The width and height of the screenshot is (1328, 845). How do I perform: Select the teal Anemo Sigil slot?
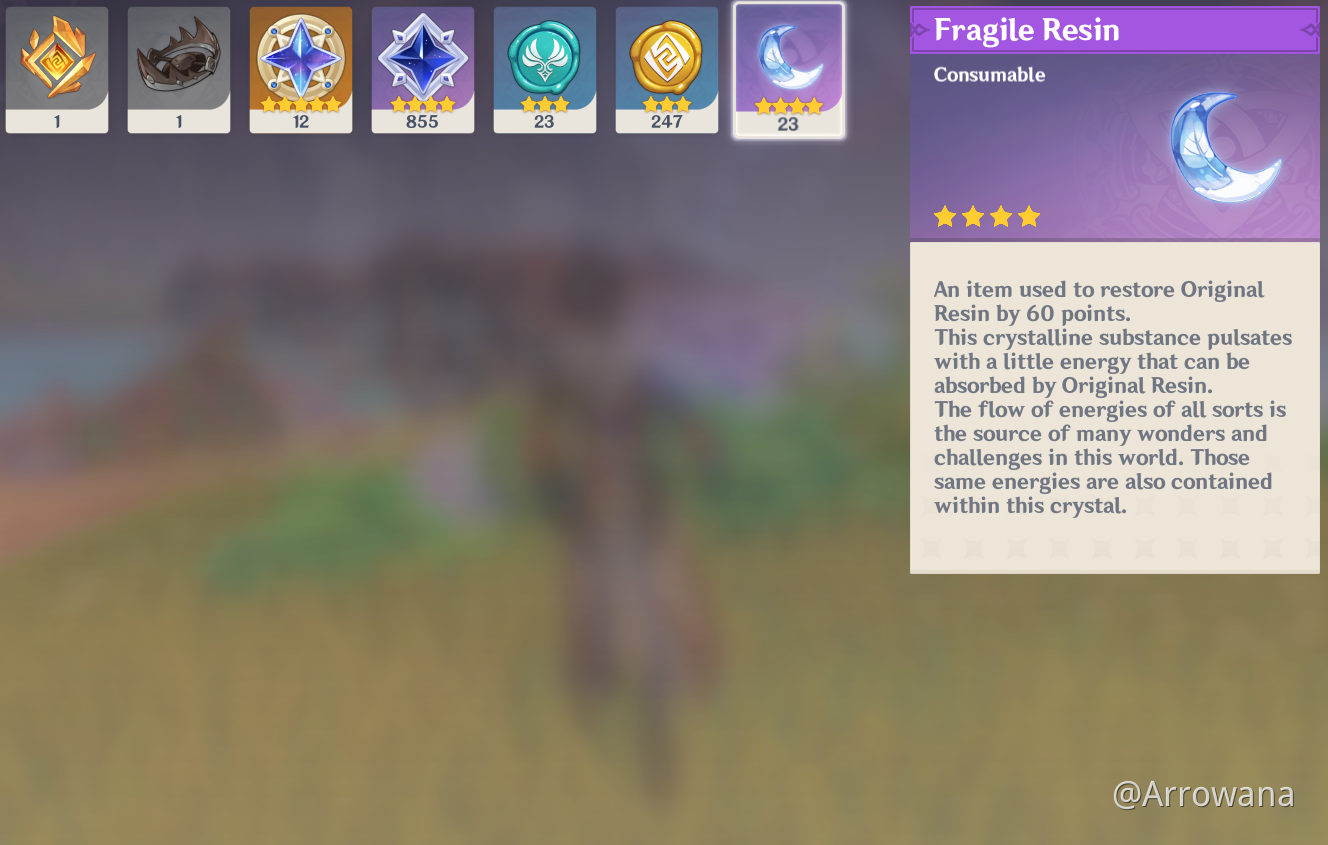point(545,69)
